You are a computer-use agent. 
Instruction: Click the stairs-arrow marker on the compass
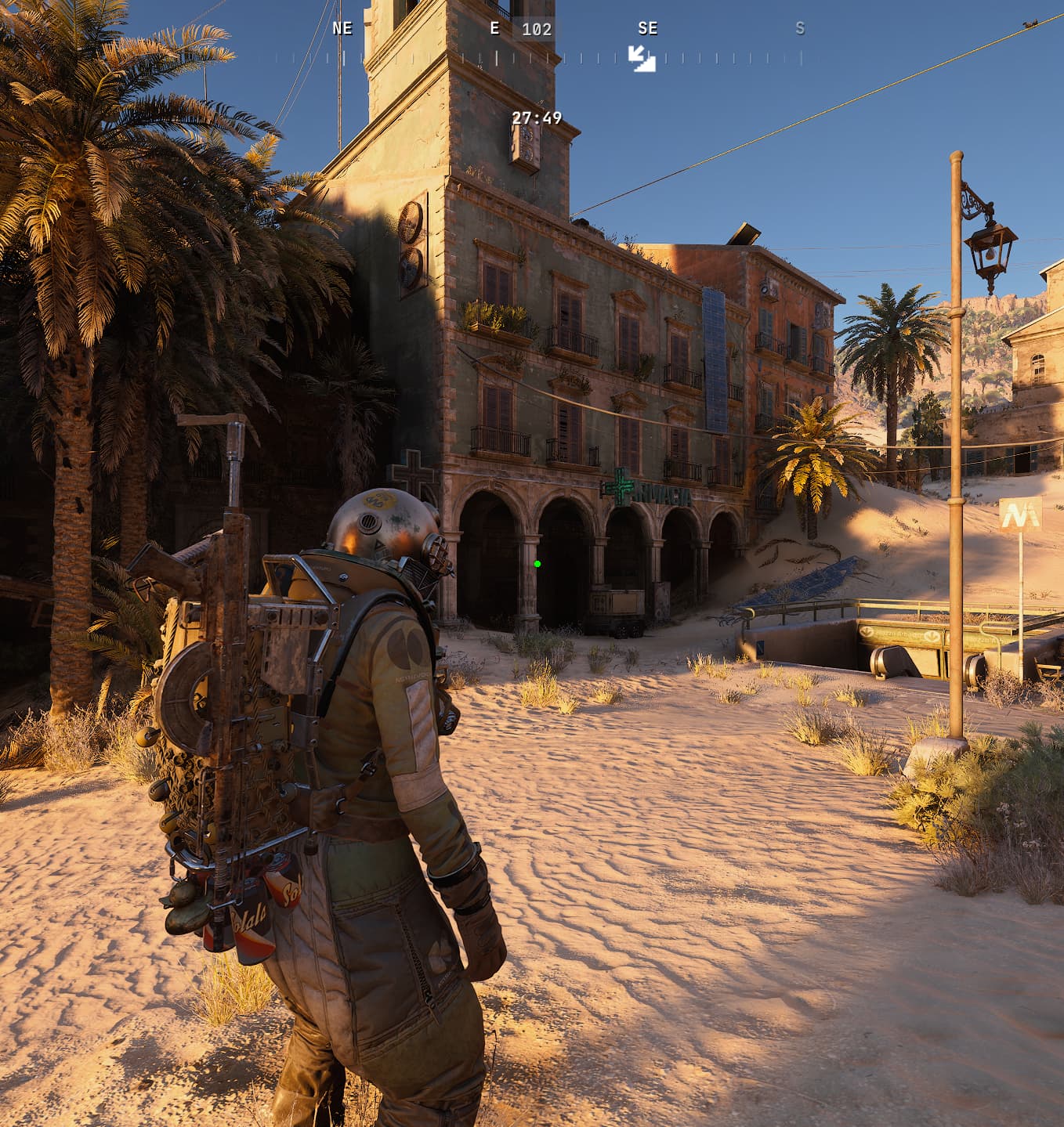[x=642, y=59]
